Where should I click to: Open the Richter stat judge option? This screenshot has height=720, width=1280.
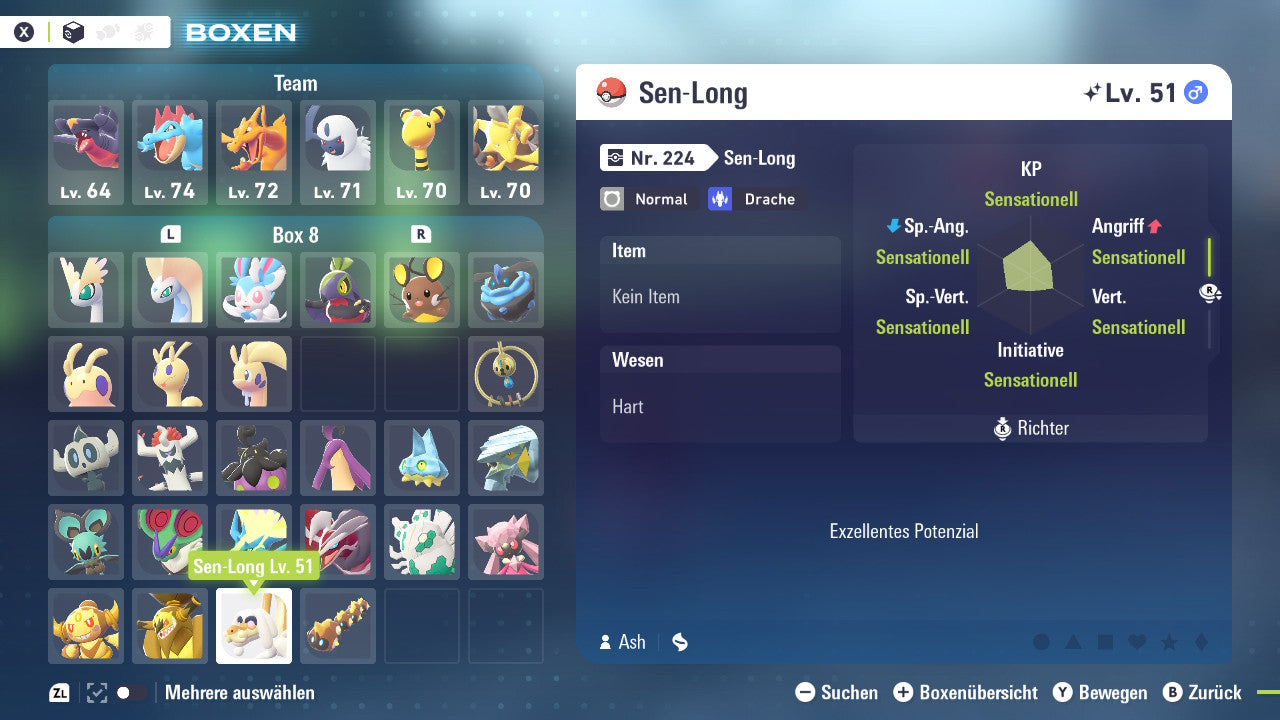(1030, 428)
